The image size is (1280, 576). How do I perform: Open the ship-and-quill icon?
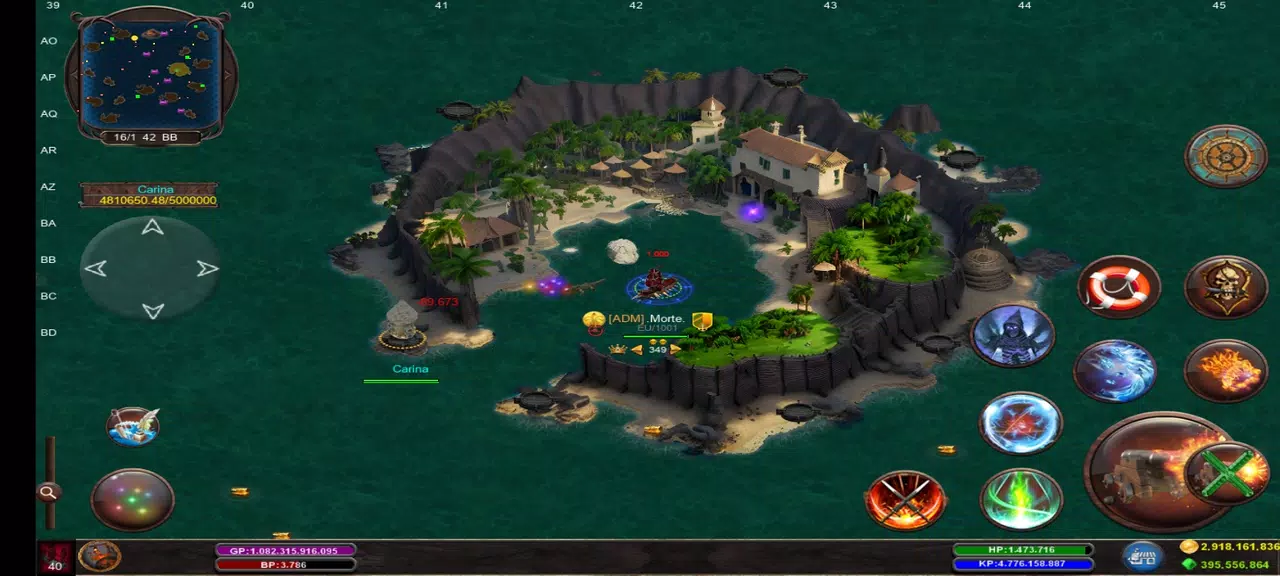(133, 426)
